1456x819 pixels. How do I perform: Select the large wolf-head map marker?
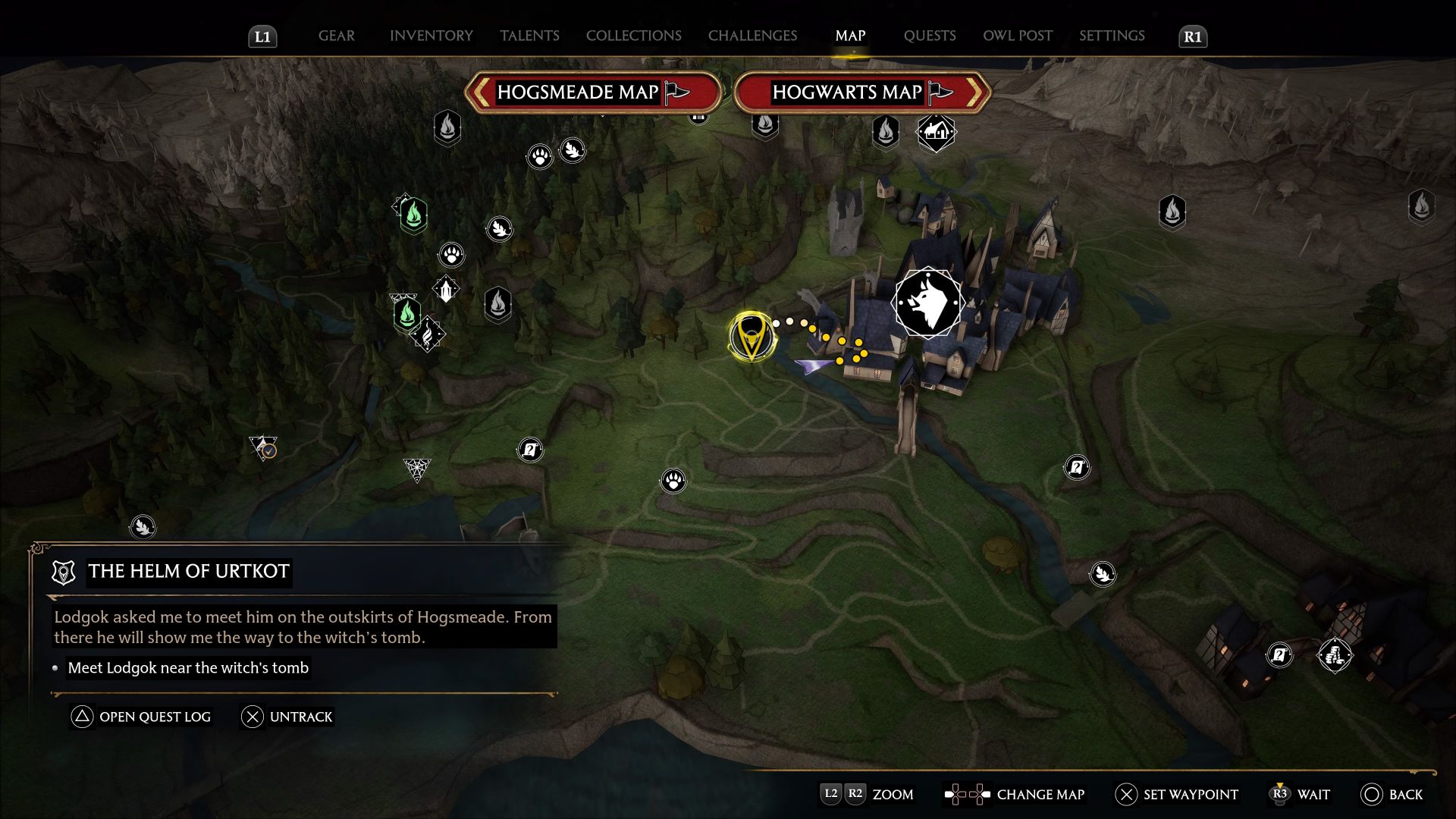tap(927, 303)
